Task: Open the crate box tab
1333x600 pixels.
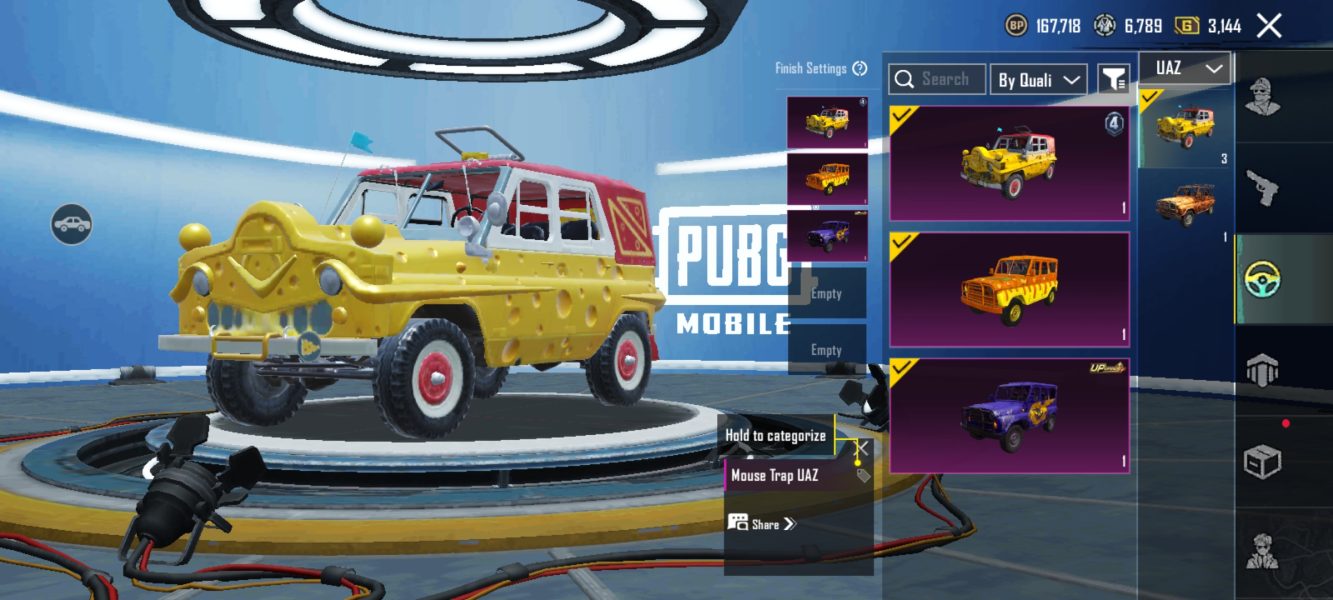Action: [1262, 460]
